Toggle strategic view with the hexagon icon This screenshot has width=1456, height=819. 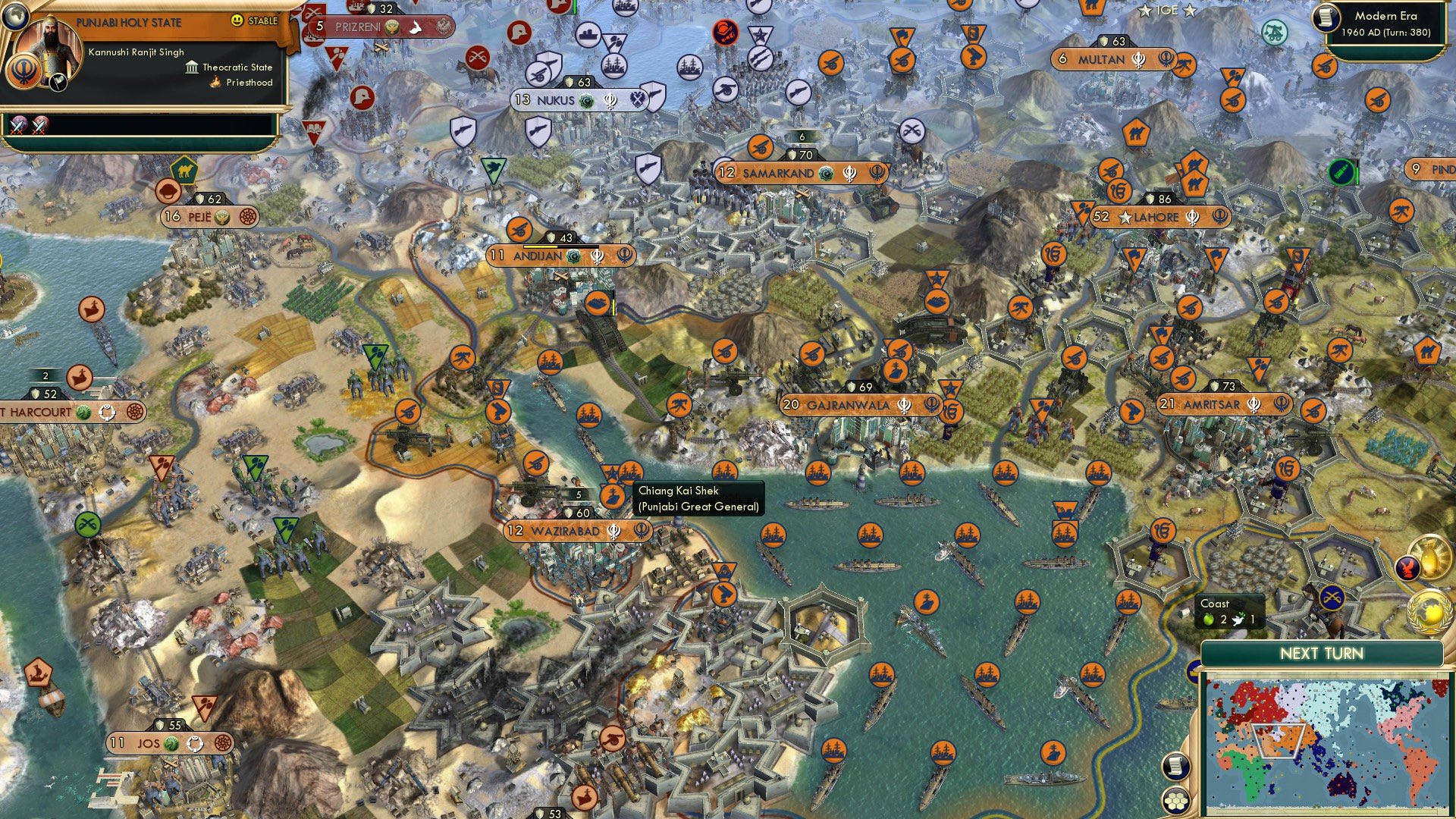[x=1176, y=800]
